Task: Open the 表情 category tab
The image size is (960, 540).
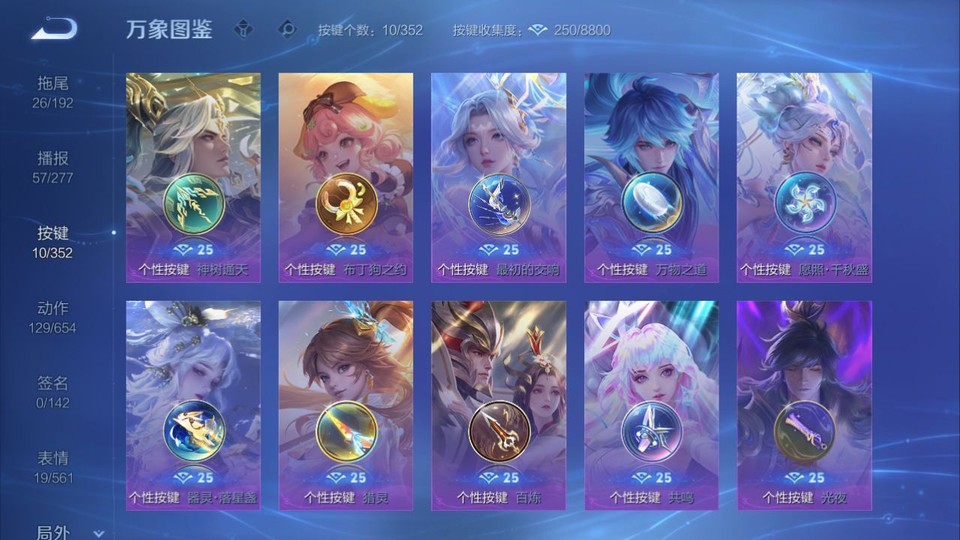Action: (53, 466)
